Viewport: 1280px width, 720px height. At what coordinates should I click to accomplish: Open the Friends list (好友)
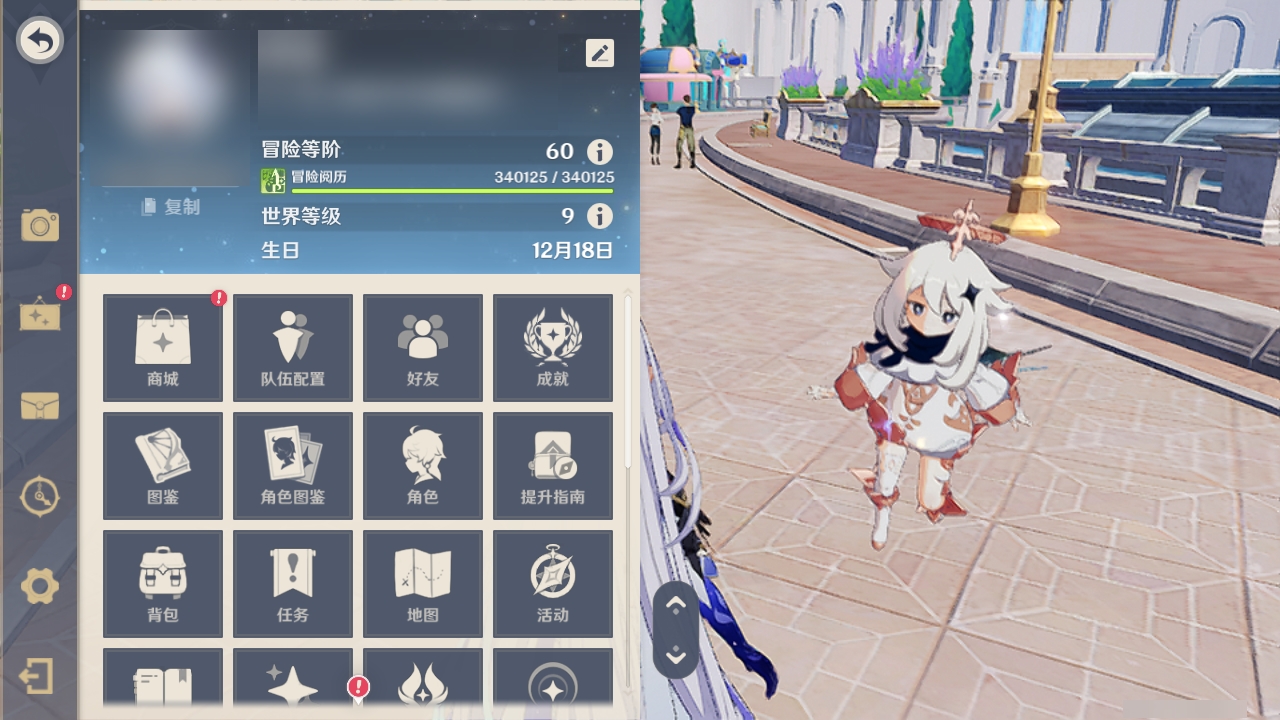(x=423, y=347)
